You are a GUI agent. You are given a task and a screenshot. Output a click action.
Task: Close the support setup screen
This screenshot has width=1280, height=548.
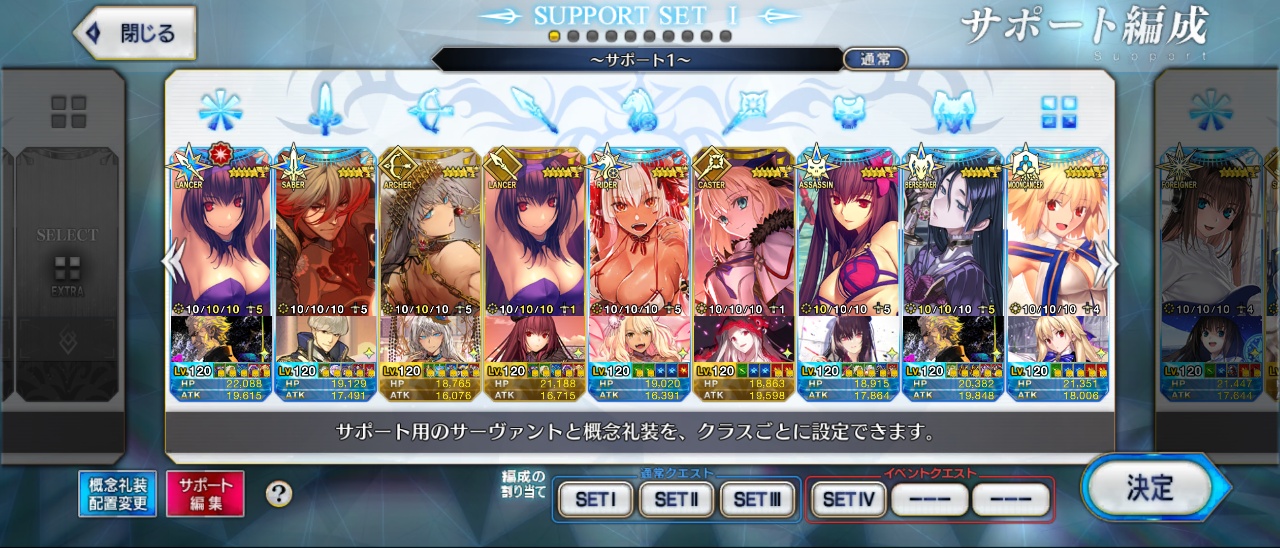135,33
